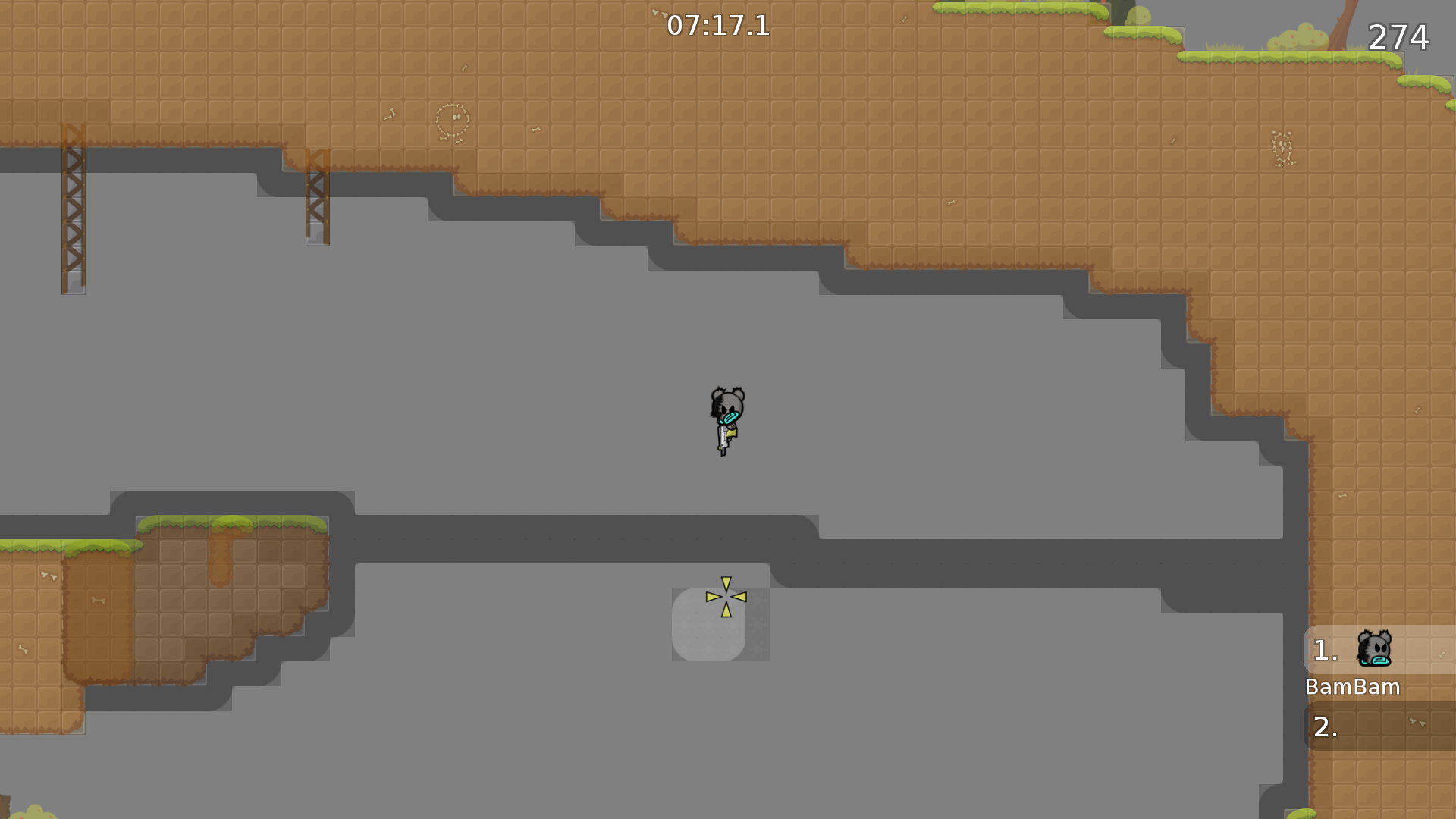Click the BamBam avatar icon on the leaderboard
Viewport: 1456px width, 819px height.
pyautogui.click(x=1374, y=650)
